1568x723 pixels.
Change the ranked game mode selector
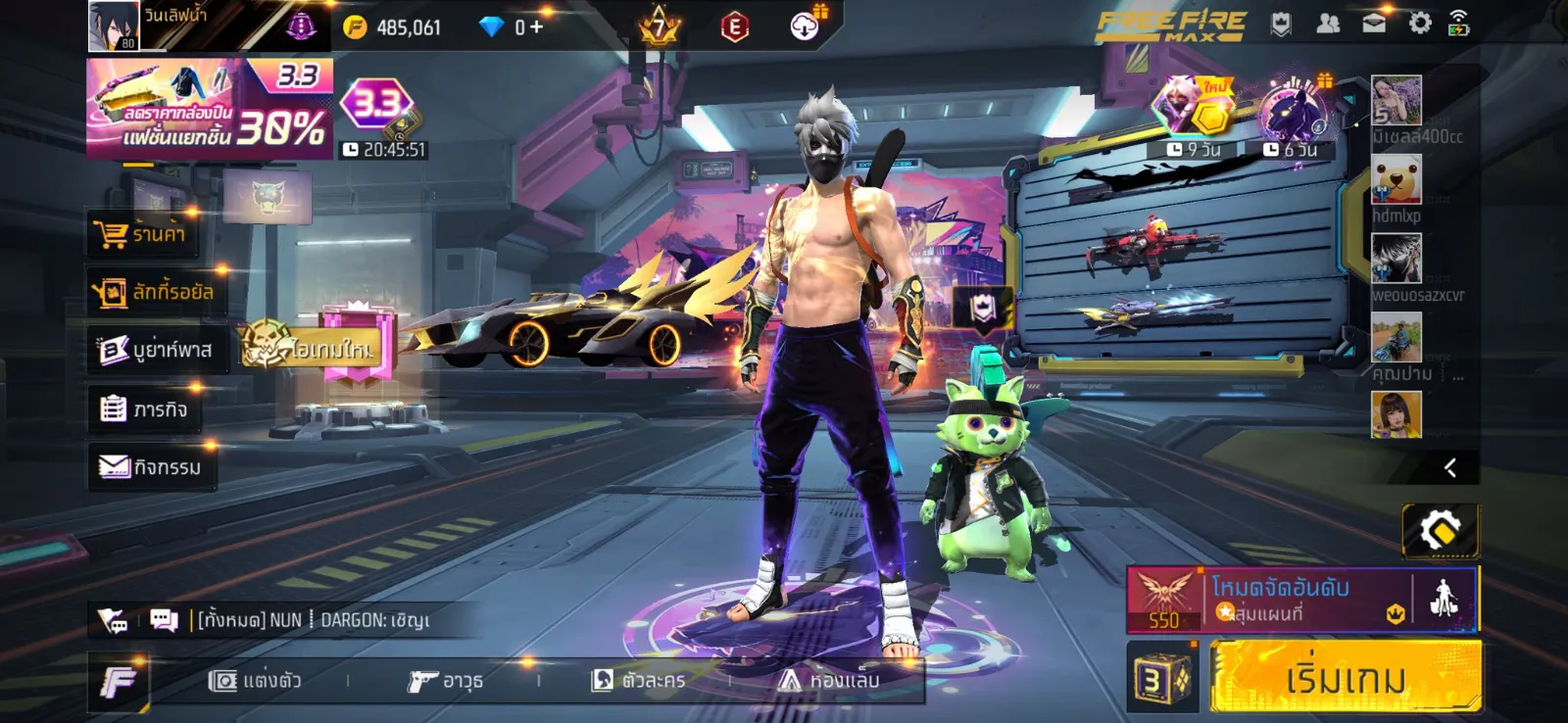tap(1274, 600)
